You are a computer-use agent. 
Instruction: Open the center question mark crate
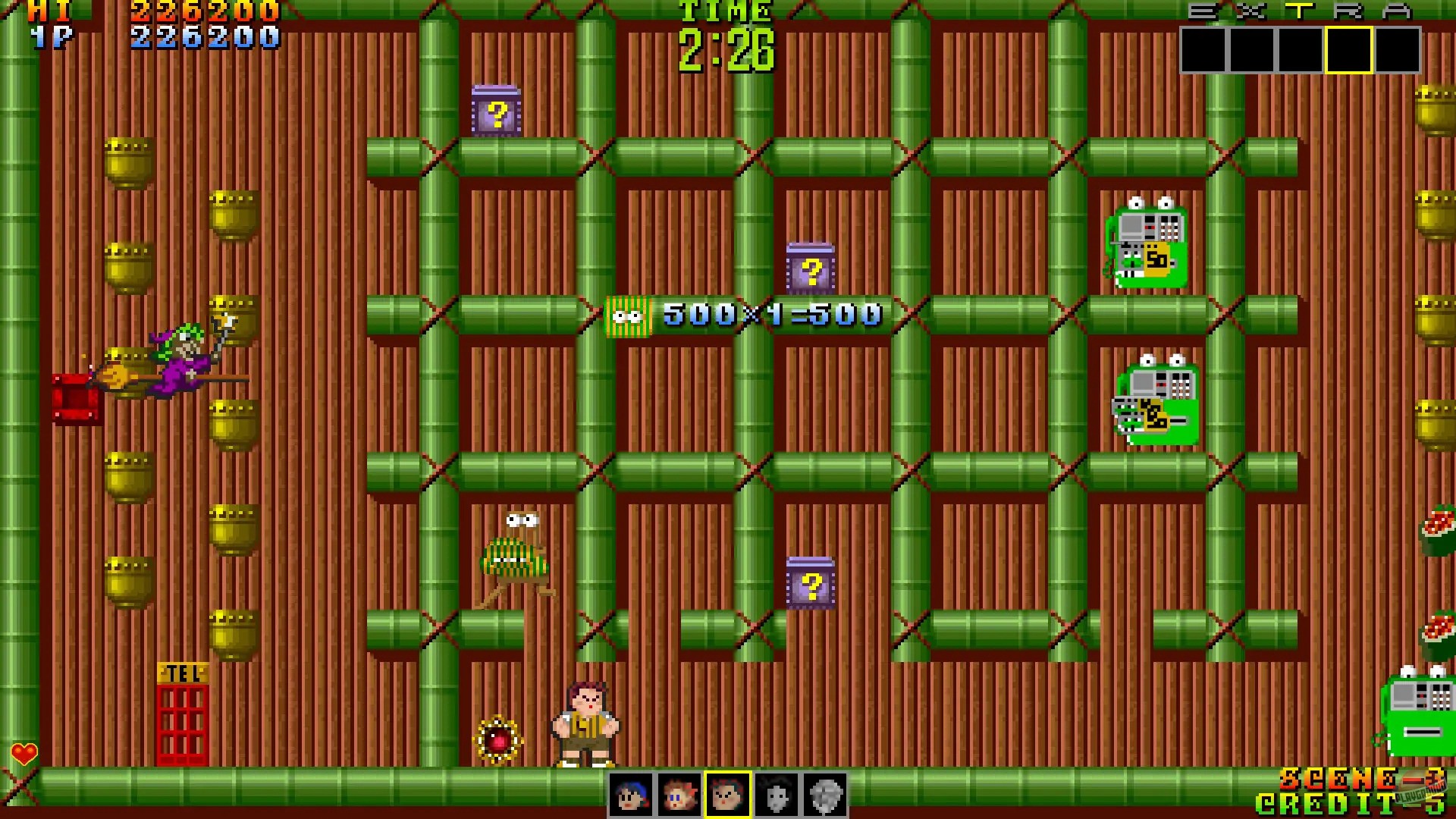[x=812, y=267]
